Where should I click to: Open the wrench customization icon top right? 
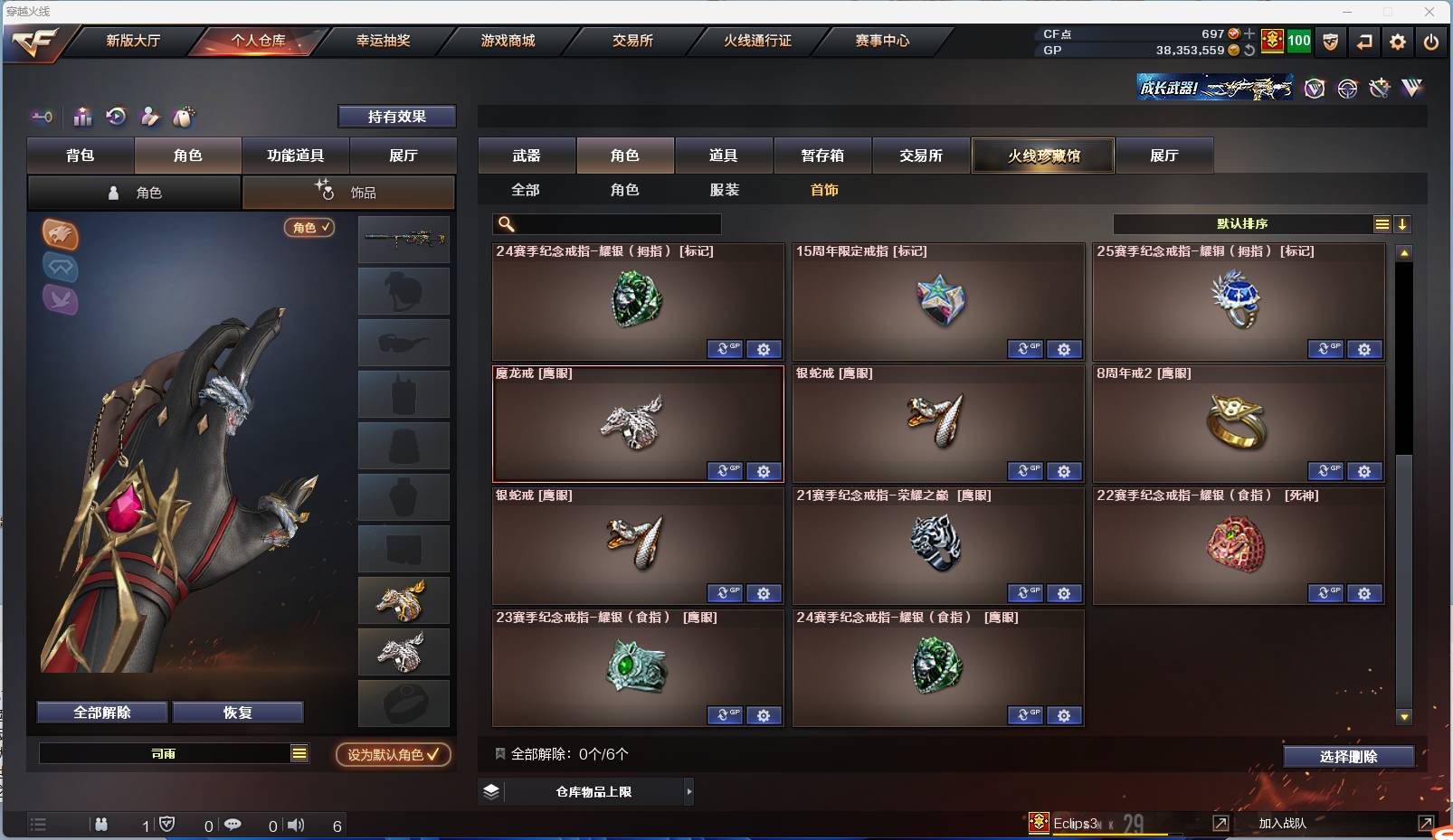tap(1379, 88)
